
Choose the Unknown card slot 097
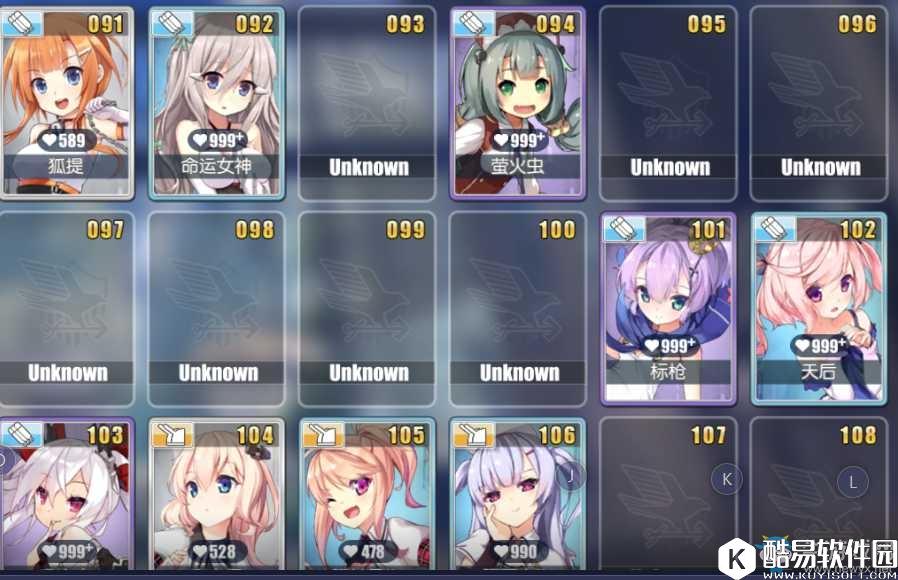point(66,307)
